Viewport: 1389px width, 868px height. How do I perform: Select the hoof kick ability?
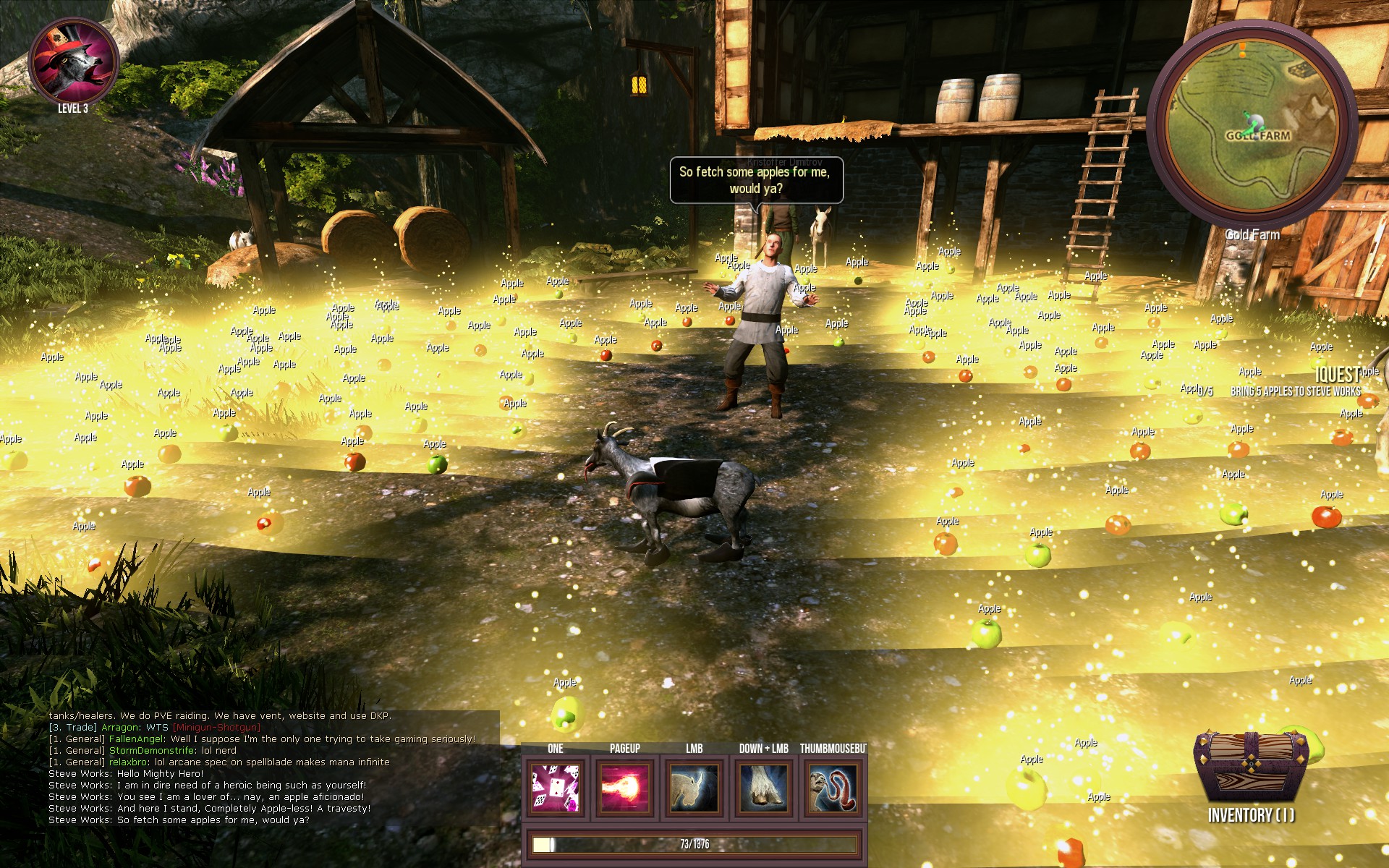point(764,788)
